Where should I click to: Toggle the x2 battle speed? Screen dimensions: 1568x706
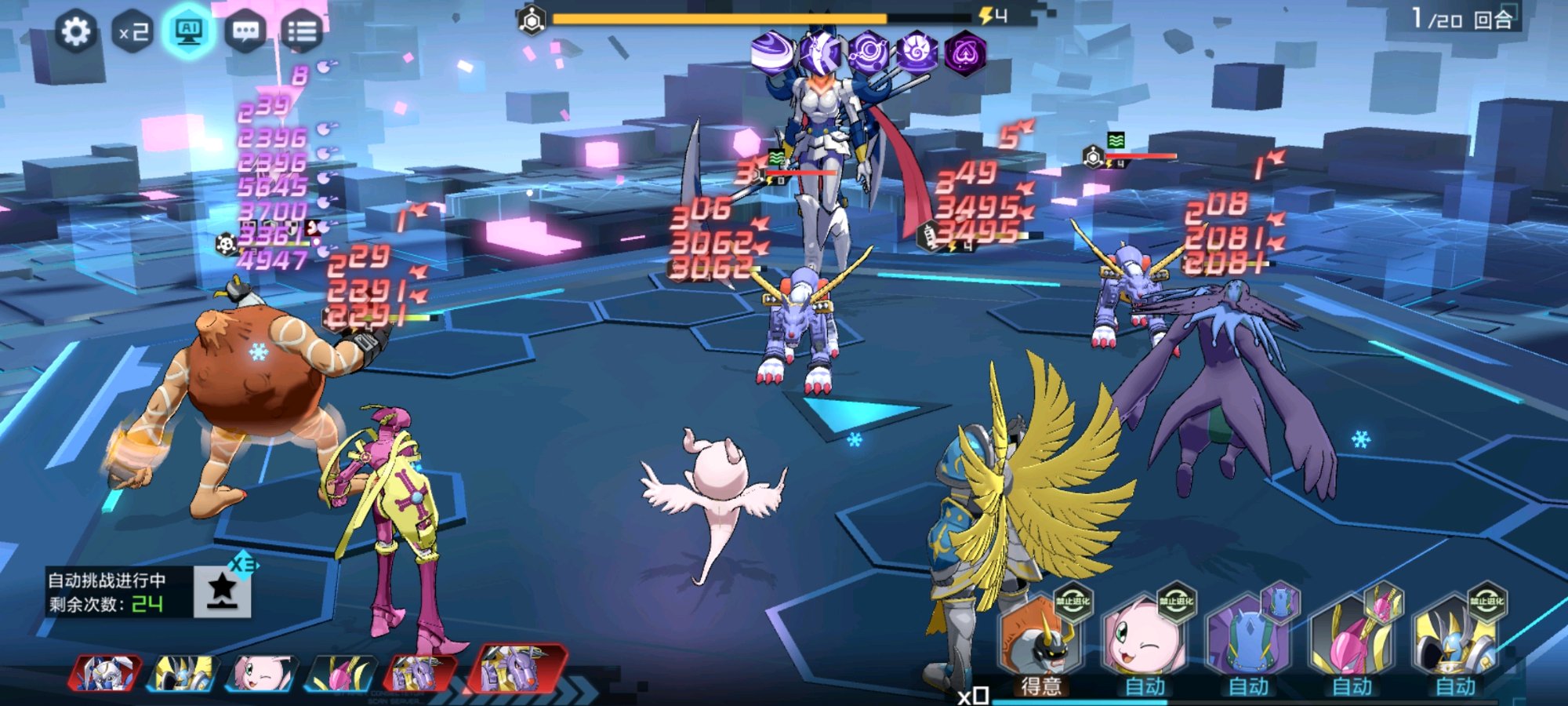pos(133,32)
